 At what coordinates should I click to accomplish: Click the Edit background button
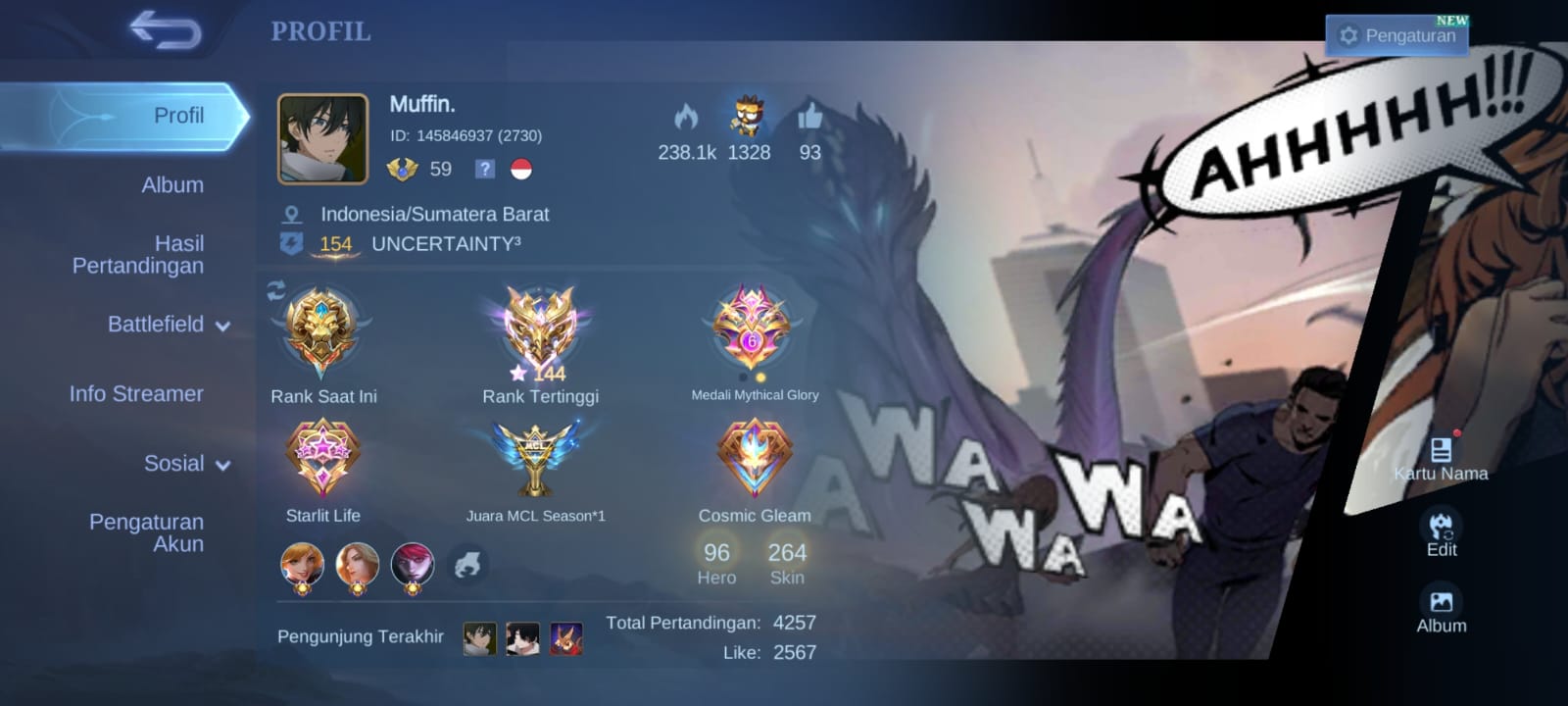pyautogui.click(x=1441, y=532)
